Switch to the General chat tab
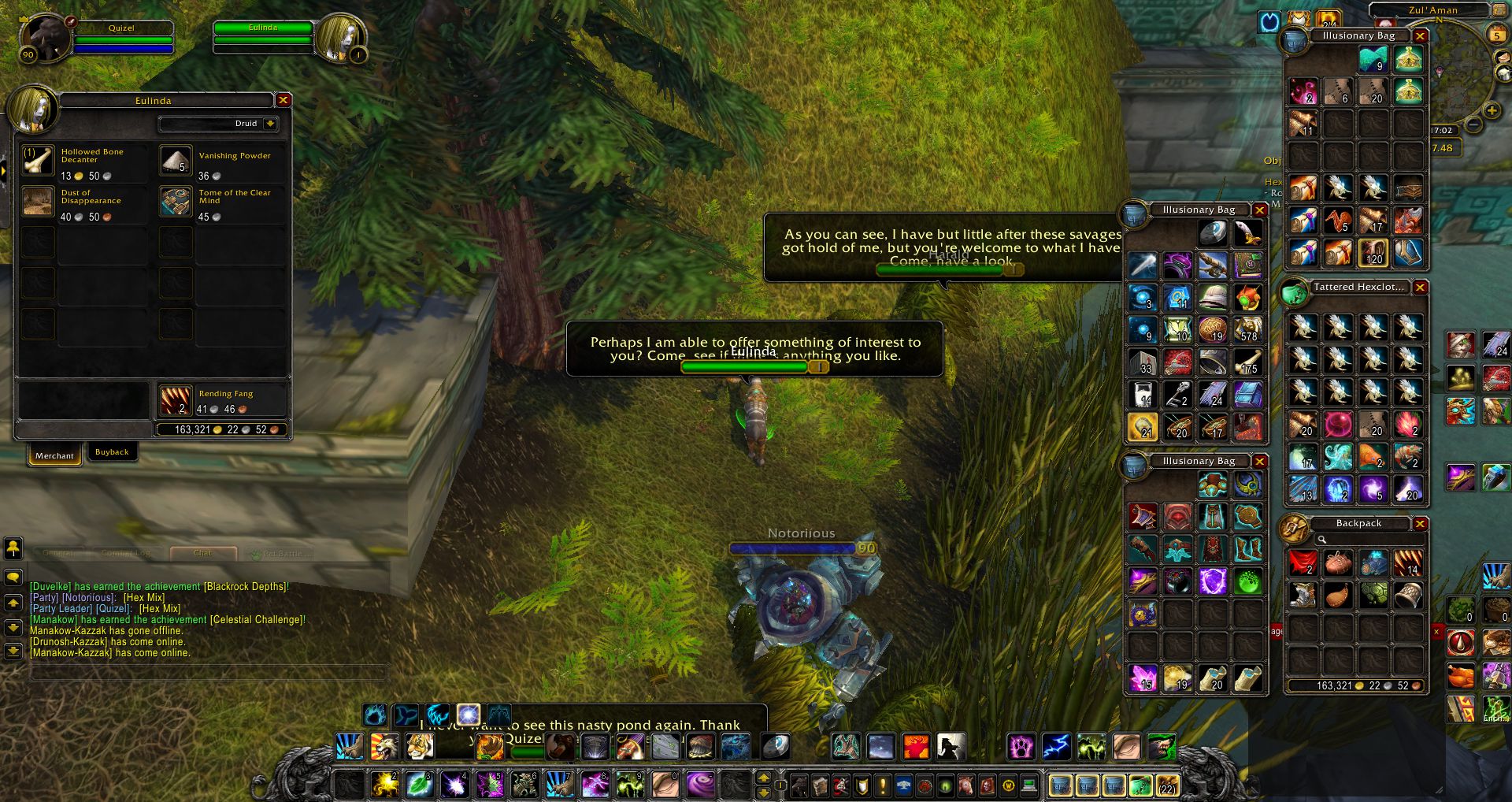This screenshot has height=802, width=1512. (x=58, y=553)
